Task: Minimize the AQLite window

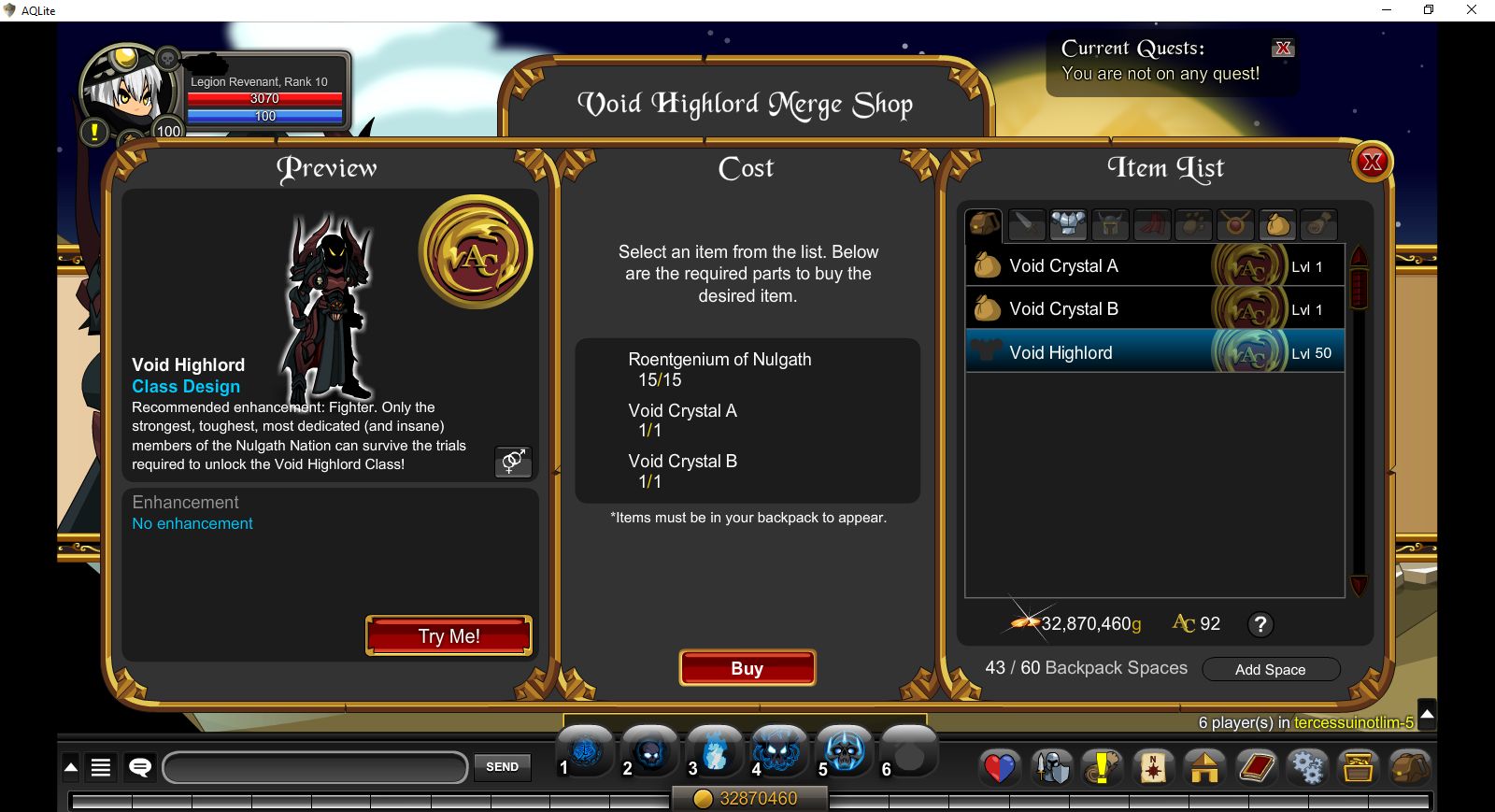Action: click(x=1387, y=10)
